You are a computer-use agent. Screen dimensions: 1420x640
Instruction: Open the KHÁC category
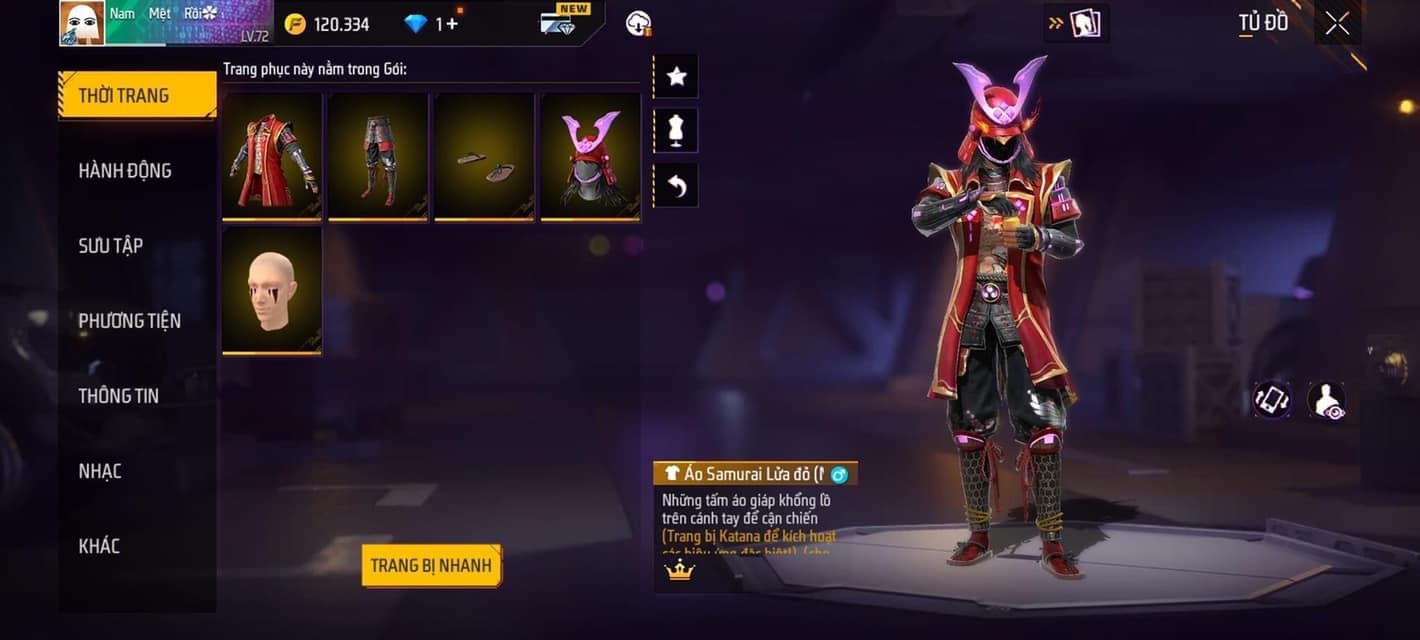[x=100, y=546]
